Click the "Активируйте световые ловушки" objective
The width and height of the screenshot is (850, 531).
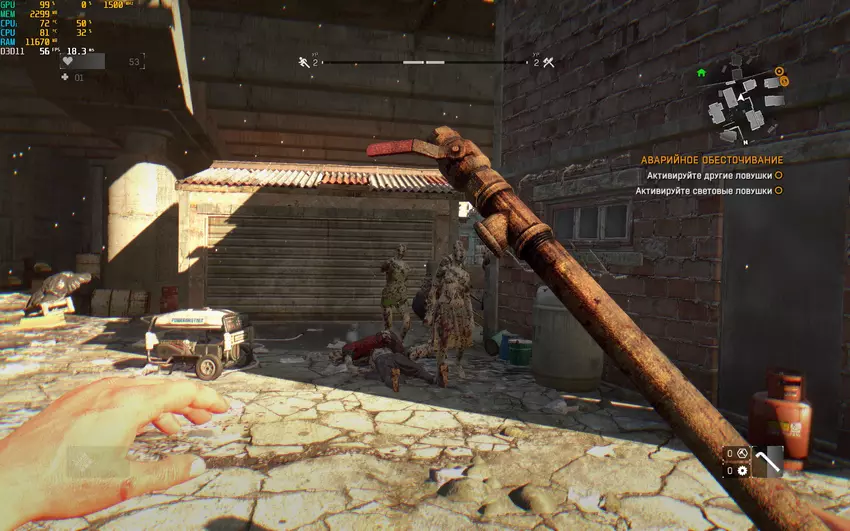pos(703,190)
